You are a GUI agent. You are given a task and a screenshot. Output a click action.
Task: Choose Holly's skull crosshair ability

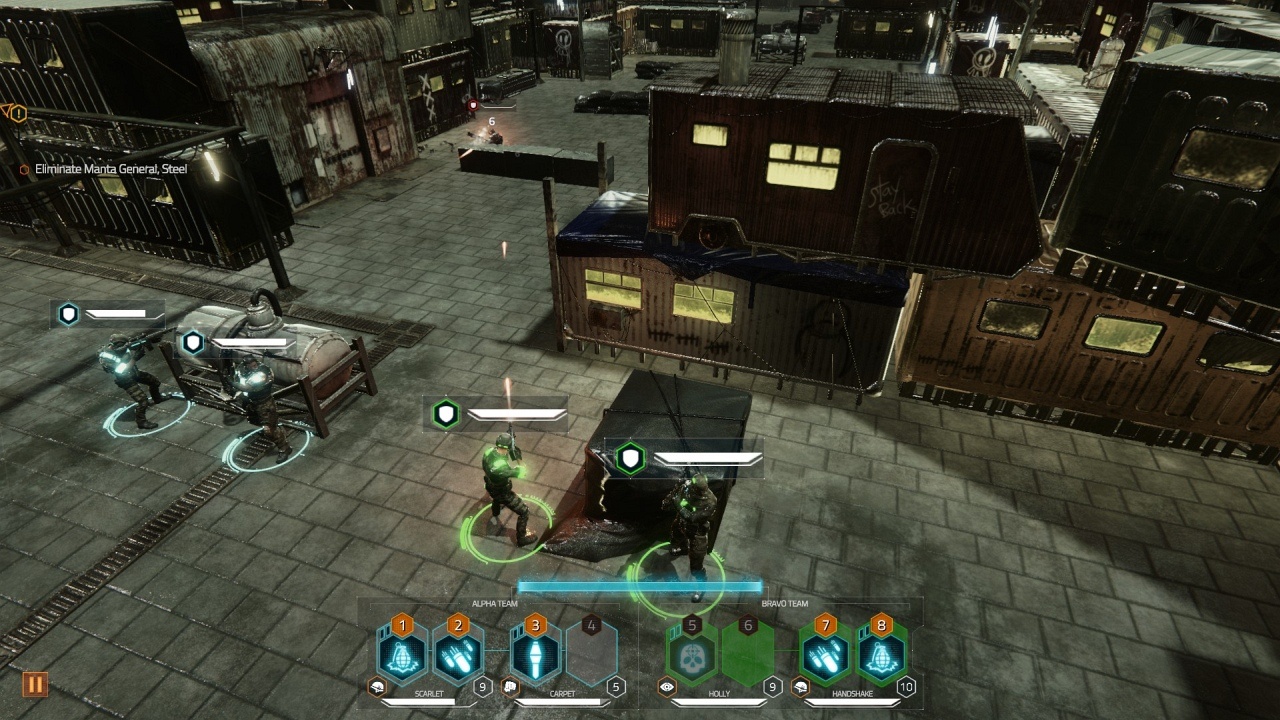click(x=692, y=655)
